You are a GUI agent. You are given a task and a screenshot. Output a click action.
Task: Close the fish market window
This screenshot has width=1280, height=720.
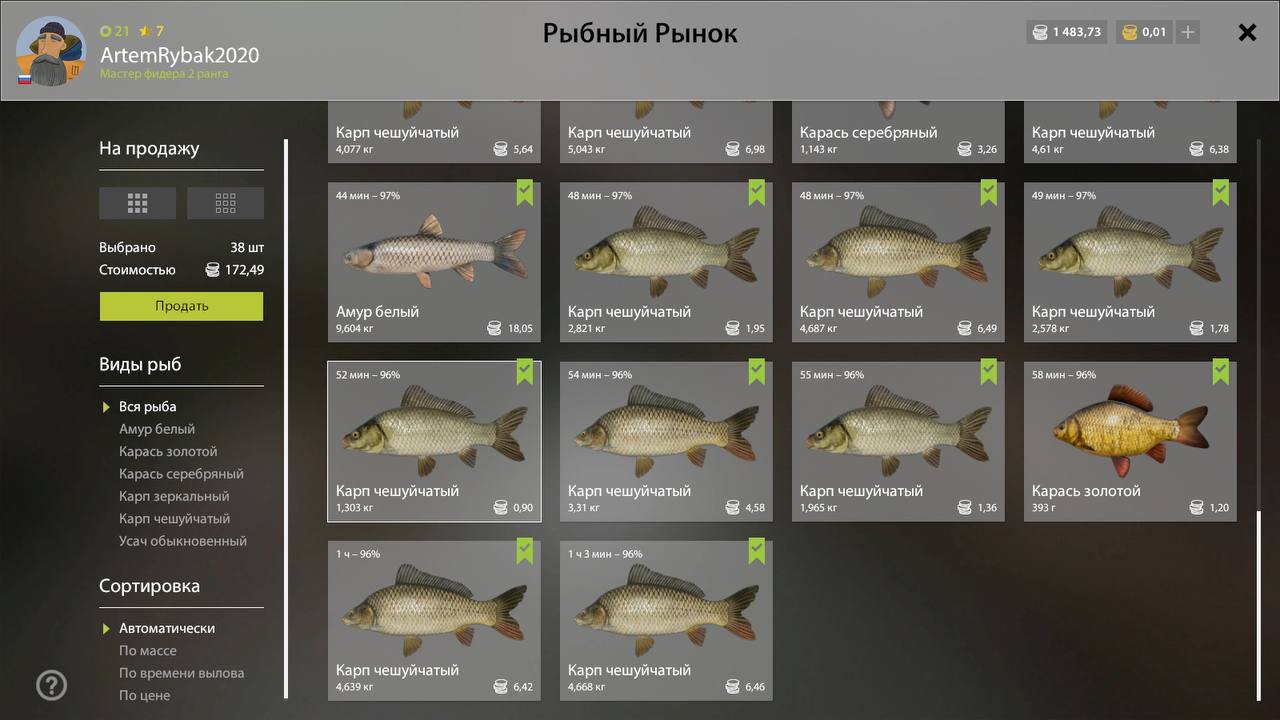pyautogui.click(x=1247, y=32)
